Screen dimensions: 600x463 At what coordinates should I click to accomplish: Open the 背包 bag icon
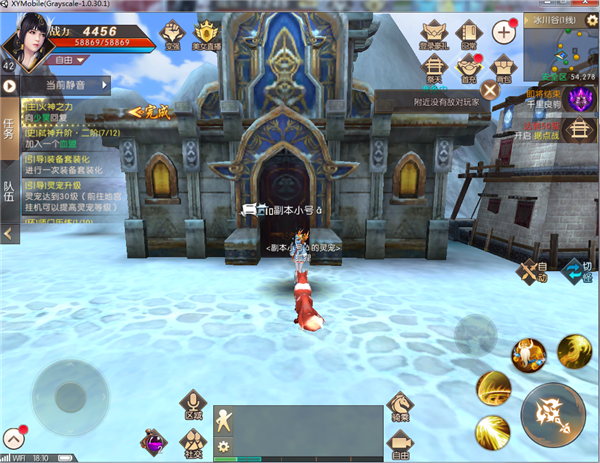(502, 68)
